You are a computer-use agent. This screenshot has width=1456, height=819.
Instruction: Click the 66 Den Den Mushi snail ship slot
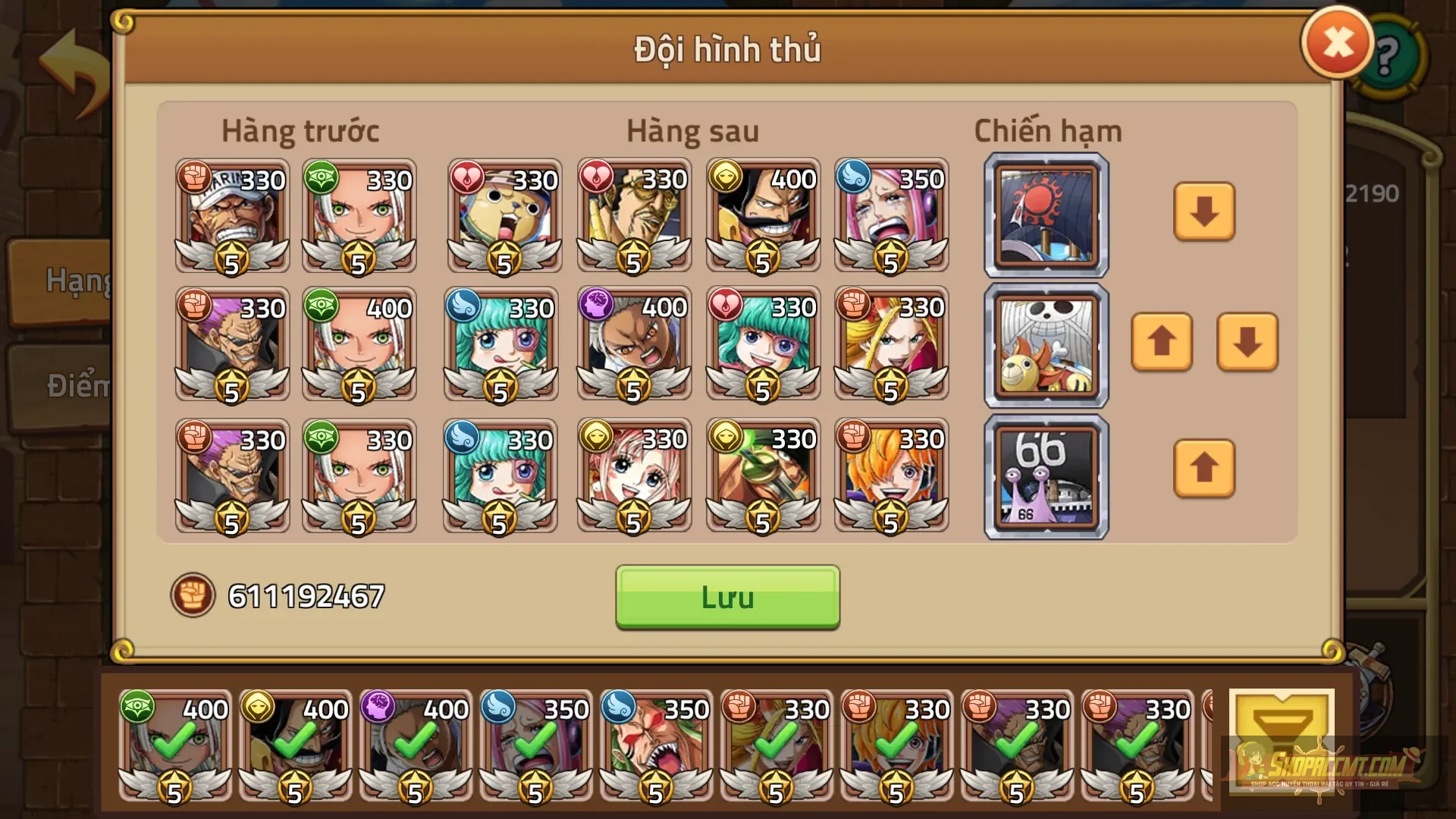[1045, 475]
